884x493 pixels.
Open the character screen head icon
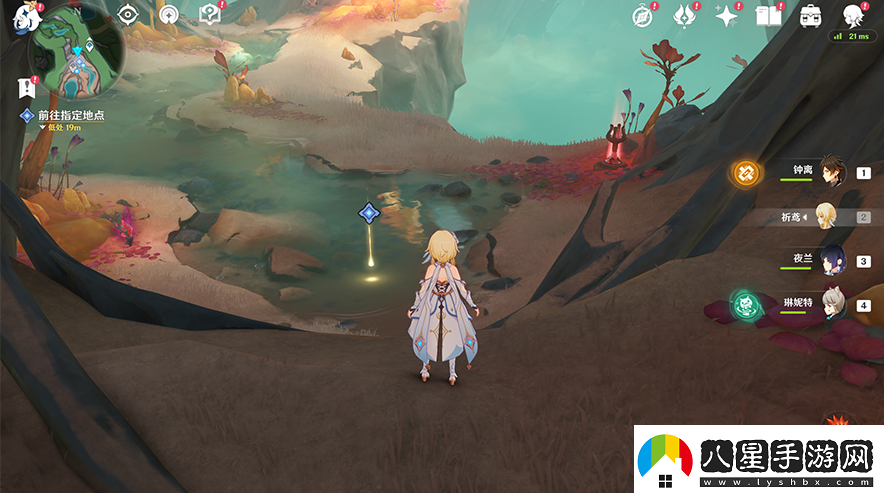click(853, 15)
